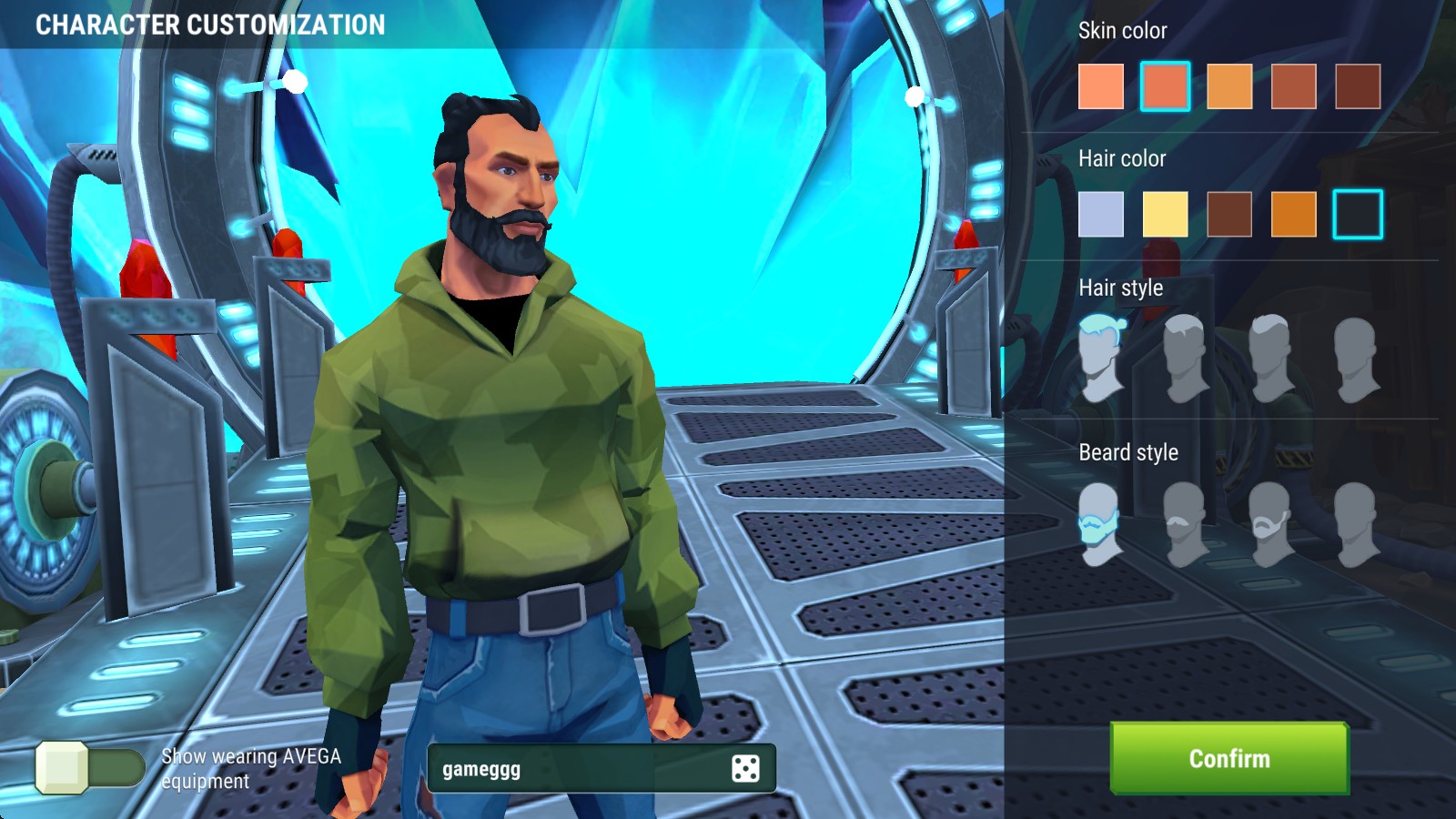Screen dimensions: 1456x819
Task: Pick the clean-shaven beard style
Action: tap(1356, 525)
